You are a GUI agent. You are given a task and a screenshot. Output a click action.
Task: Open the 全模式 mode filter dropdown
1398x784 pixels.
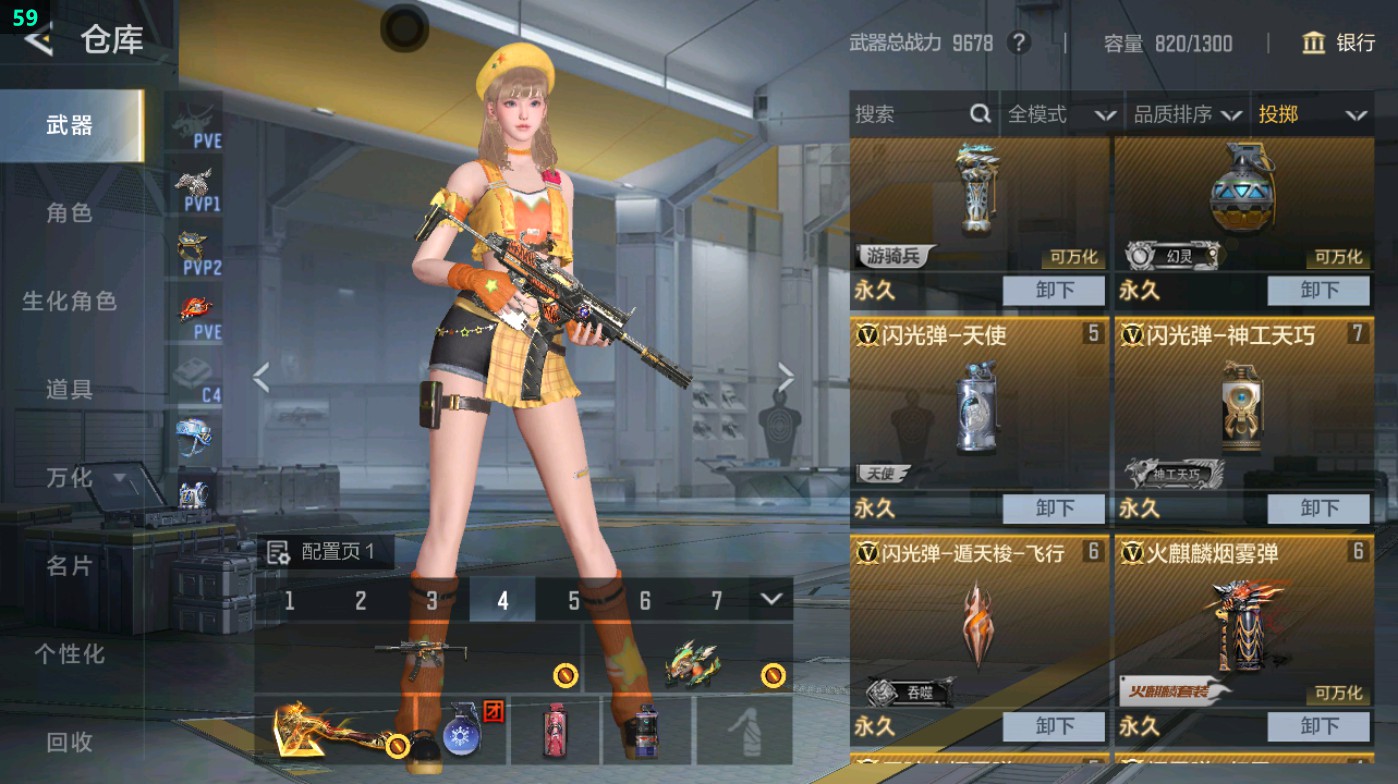point(1061,115)
